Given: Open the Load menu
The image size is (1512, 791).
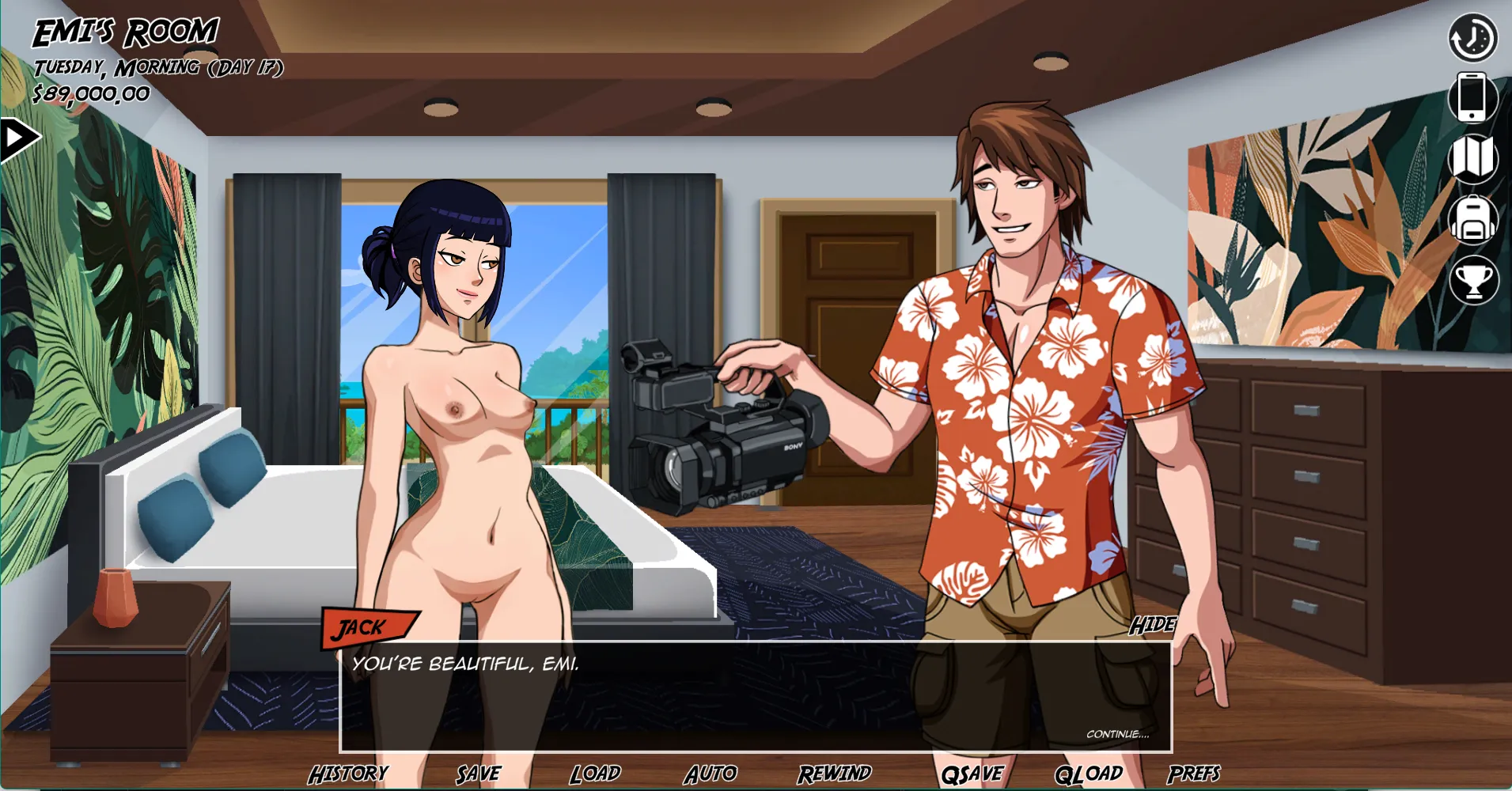Looking at the screenshot, I should click(x=595, y=774).
